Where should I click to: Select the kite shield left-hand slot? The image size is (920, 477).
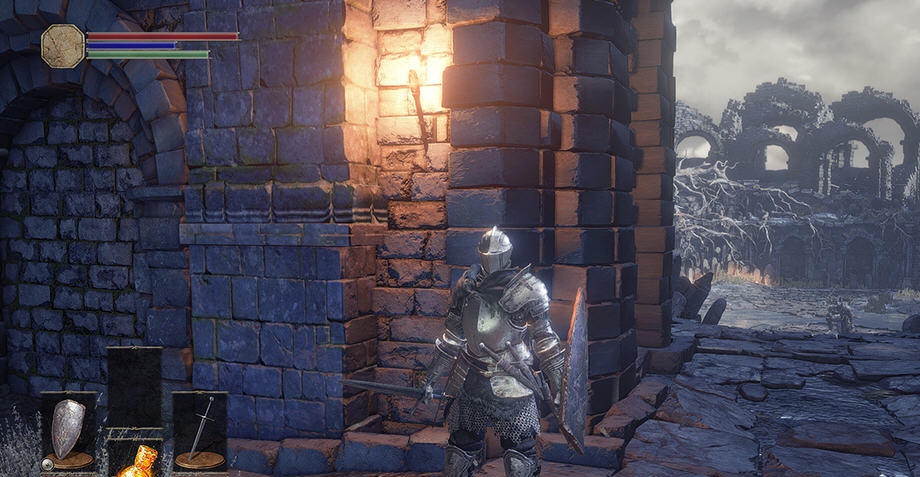click(x=68, y=430)
